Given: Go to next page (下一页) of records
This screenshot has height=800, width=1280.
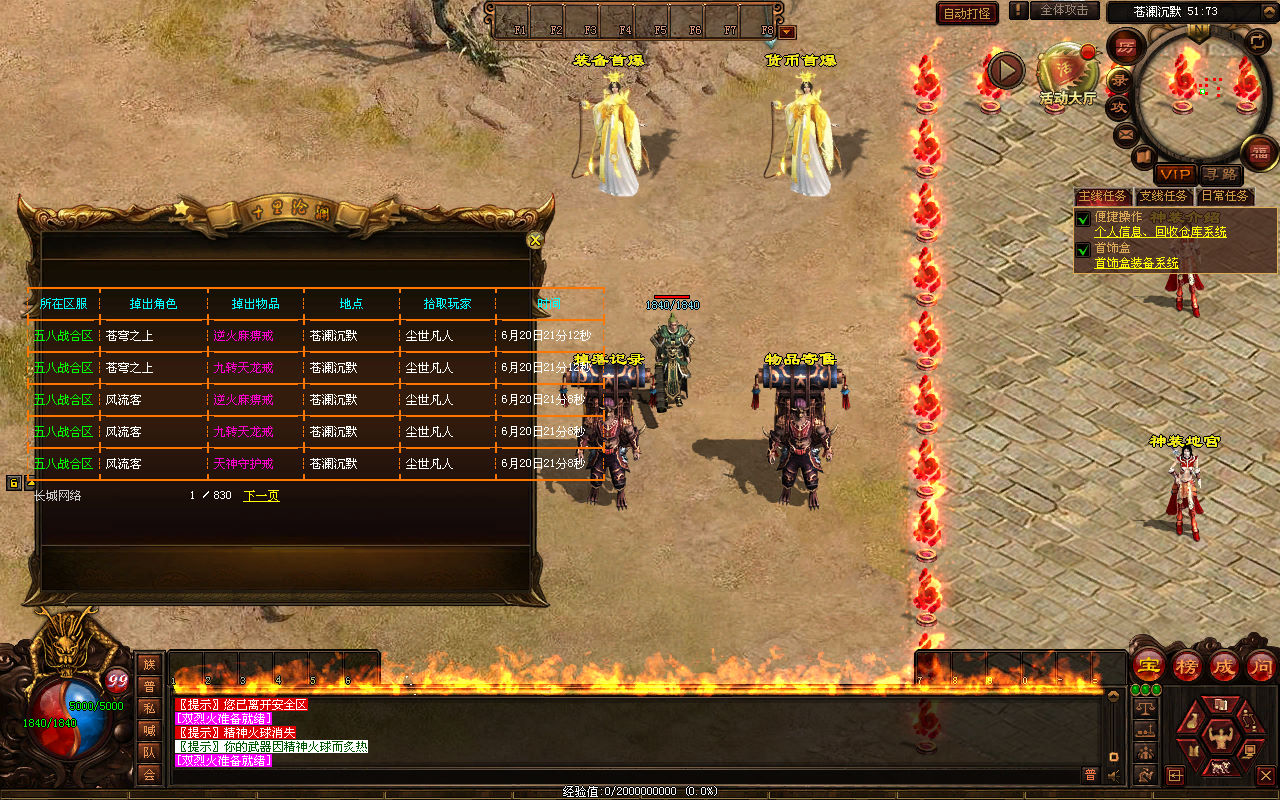Looking at the screenshot, I should [261, 495].
